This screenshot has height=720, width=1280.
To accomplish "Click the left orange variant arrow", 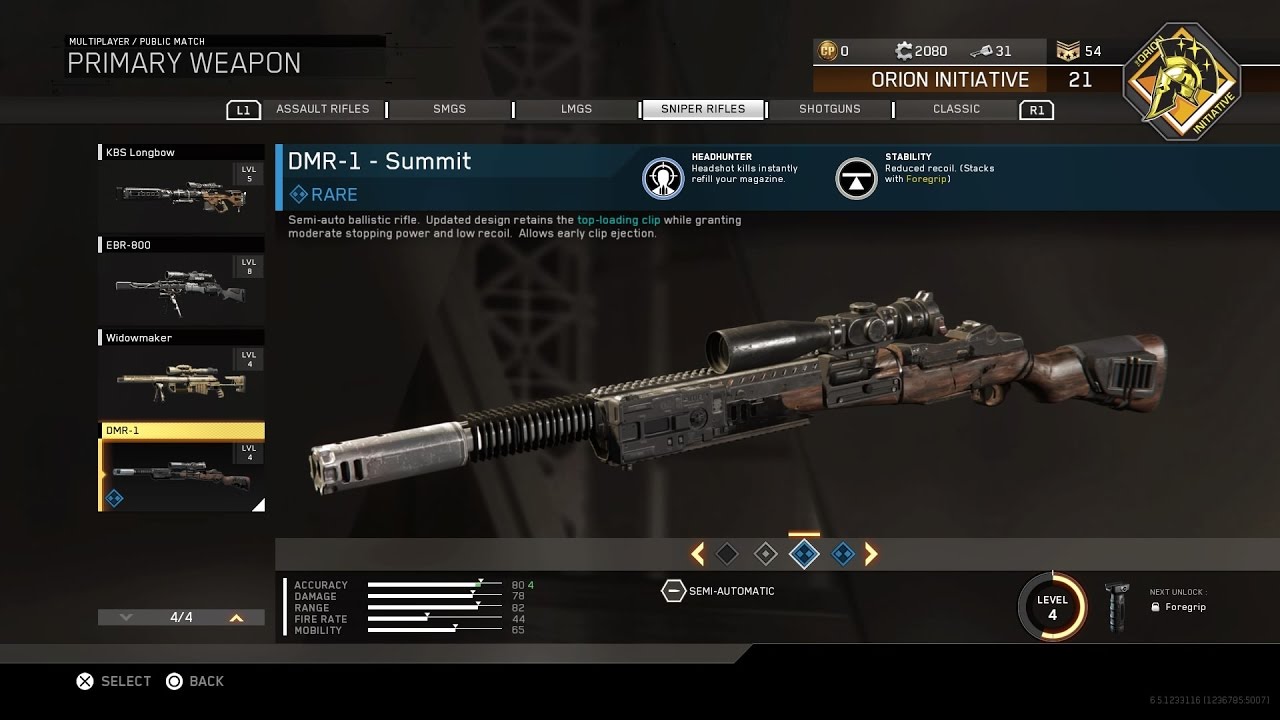I will click(x=697, y=553).
